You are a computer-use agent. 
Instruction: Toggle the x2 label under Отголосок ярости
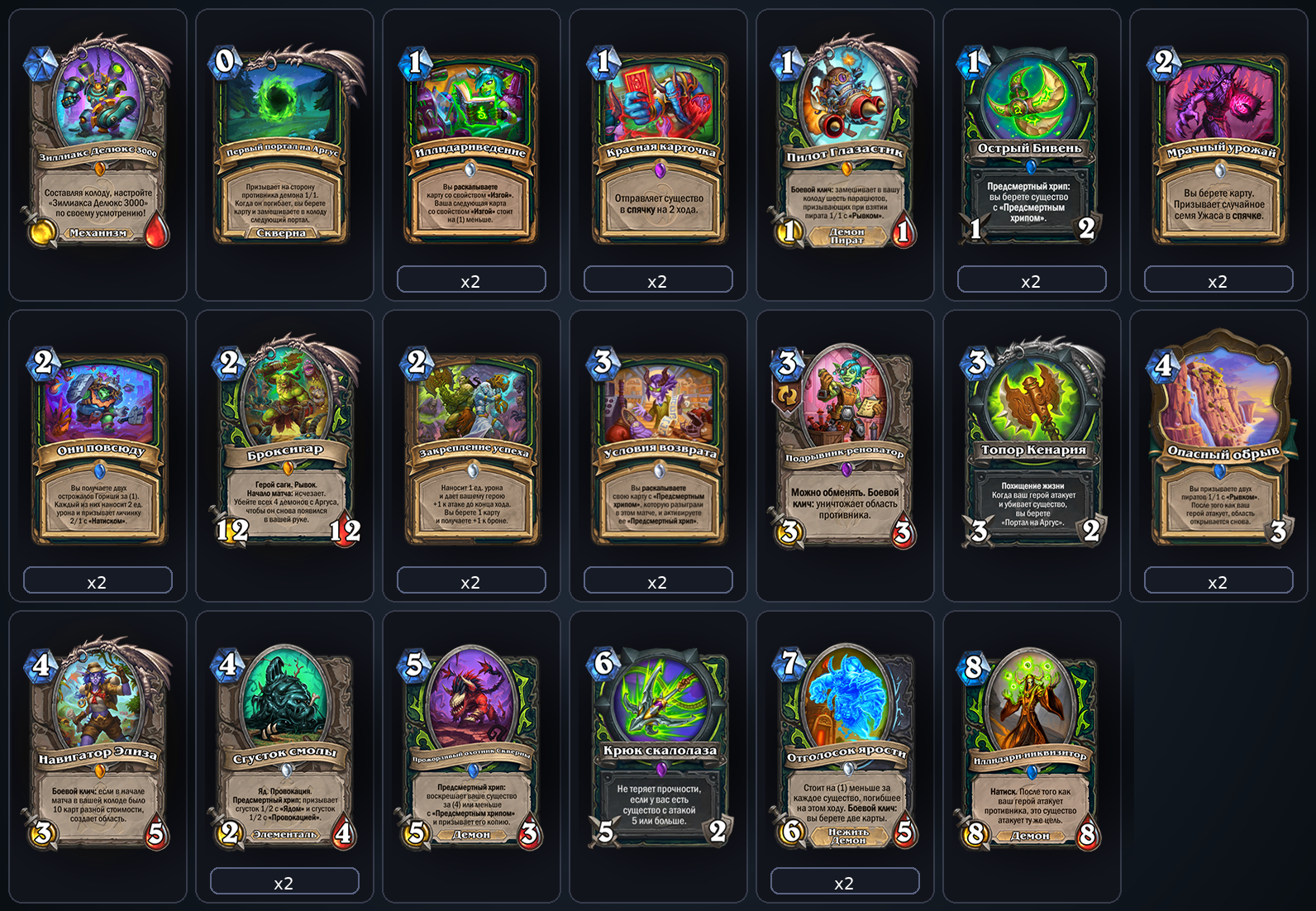tap(844, 882)
